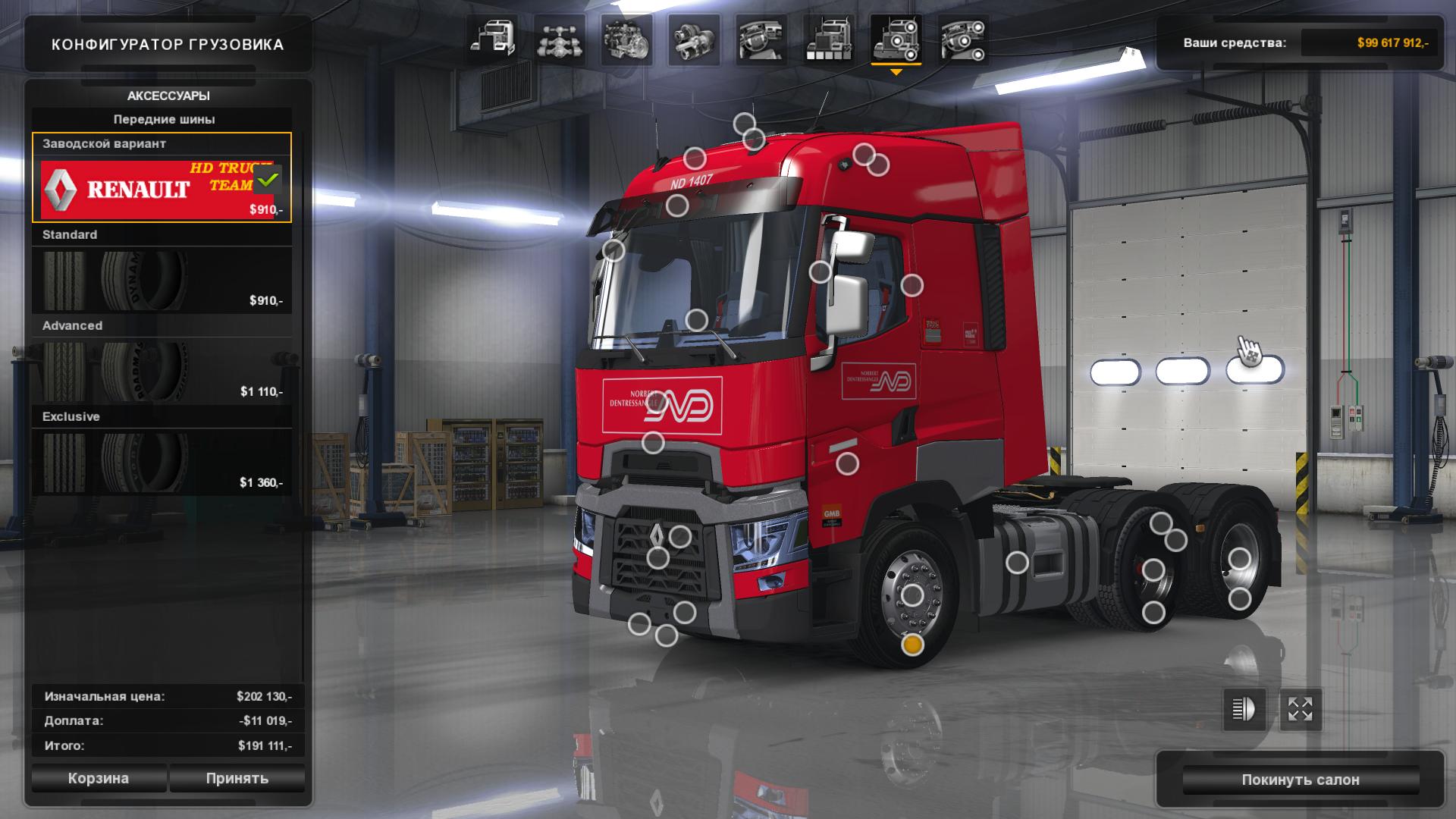Select the Renault factory variant tire

[x=162, y=187]
